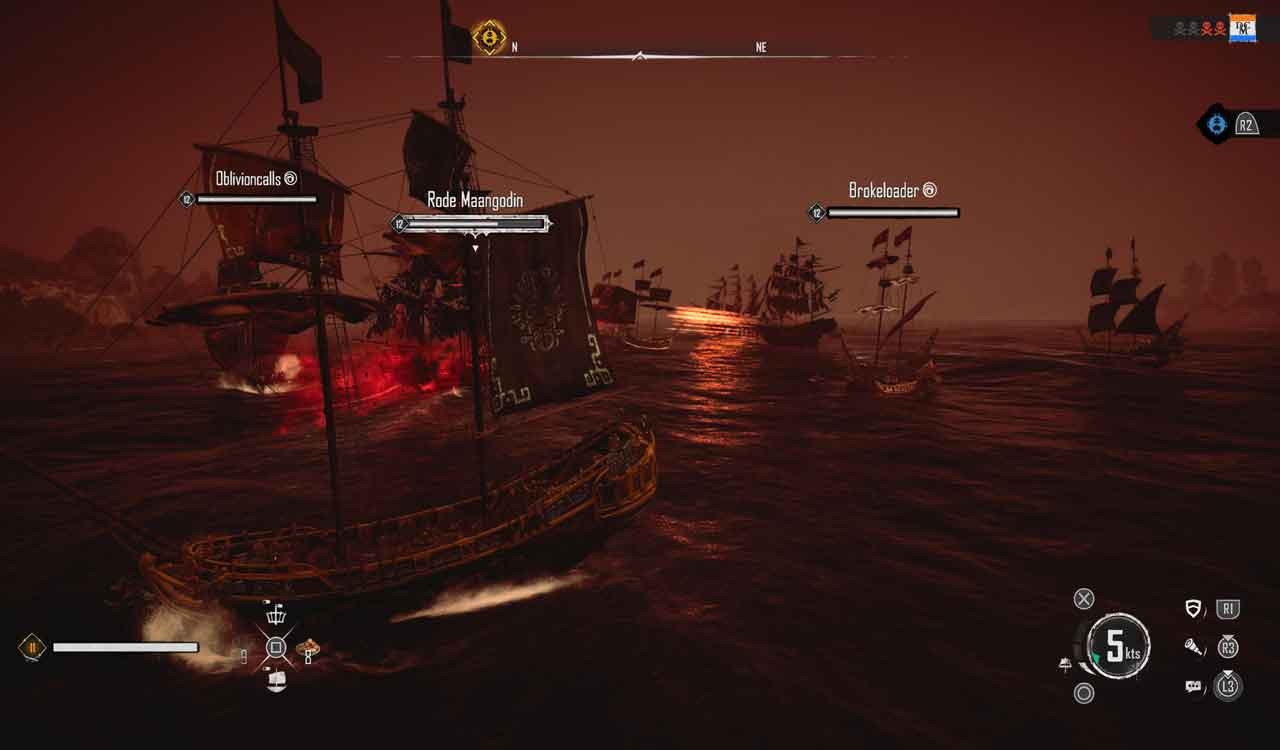Click the orange-white-blue faction flag icon
Viewport: 1280px width, 750px height.
click(1242, 28)
